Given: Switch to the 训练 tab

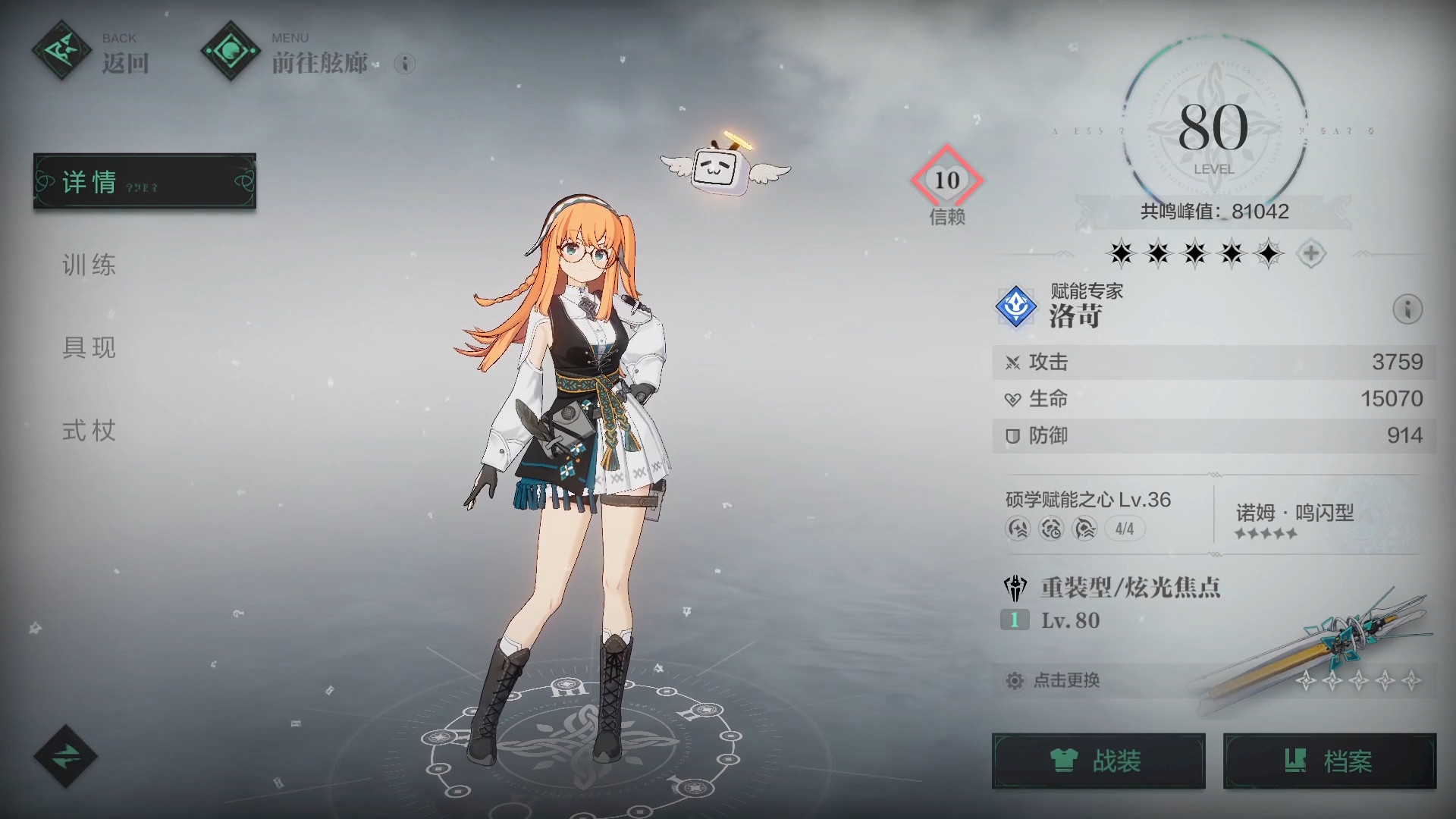Looking at the screenshot, I should [x=89, y=265].
